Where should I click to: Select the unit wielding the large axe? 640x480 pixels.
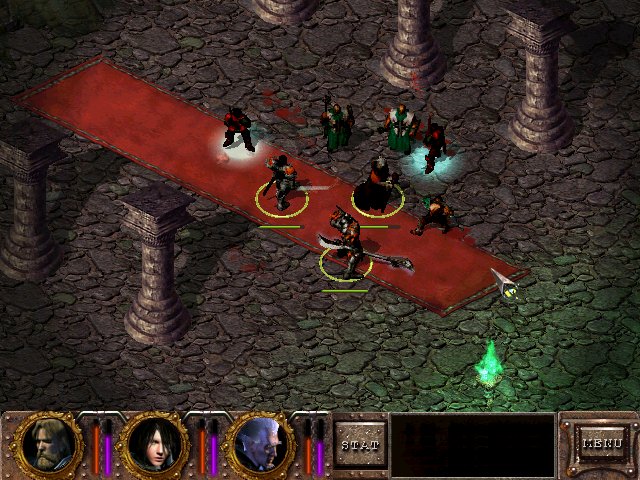[x=347, y=243]
